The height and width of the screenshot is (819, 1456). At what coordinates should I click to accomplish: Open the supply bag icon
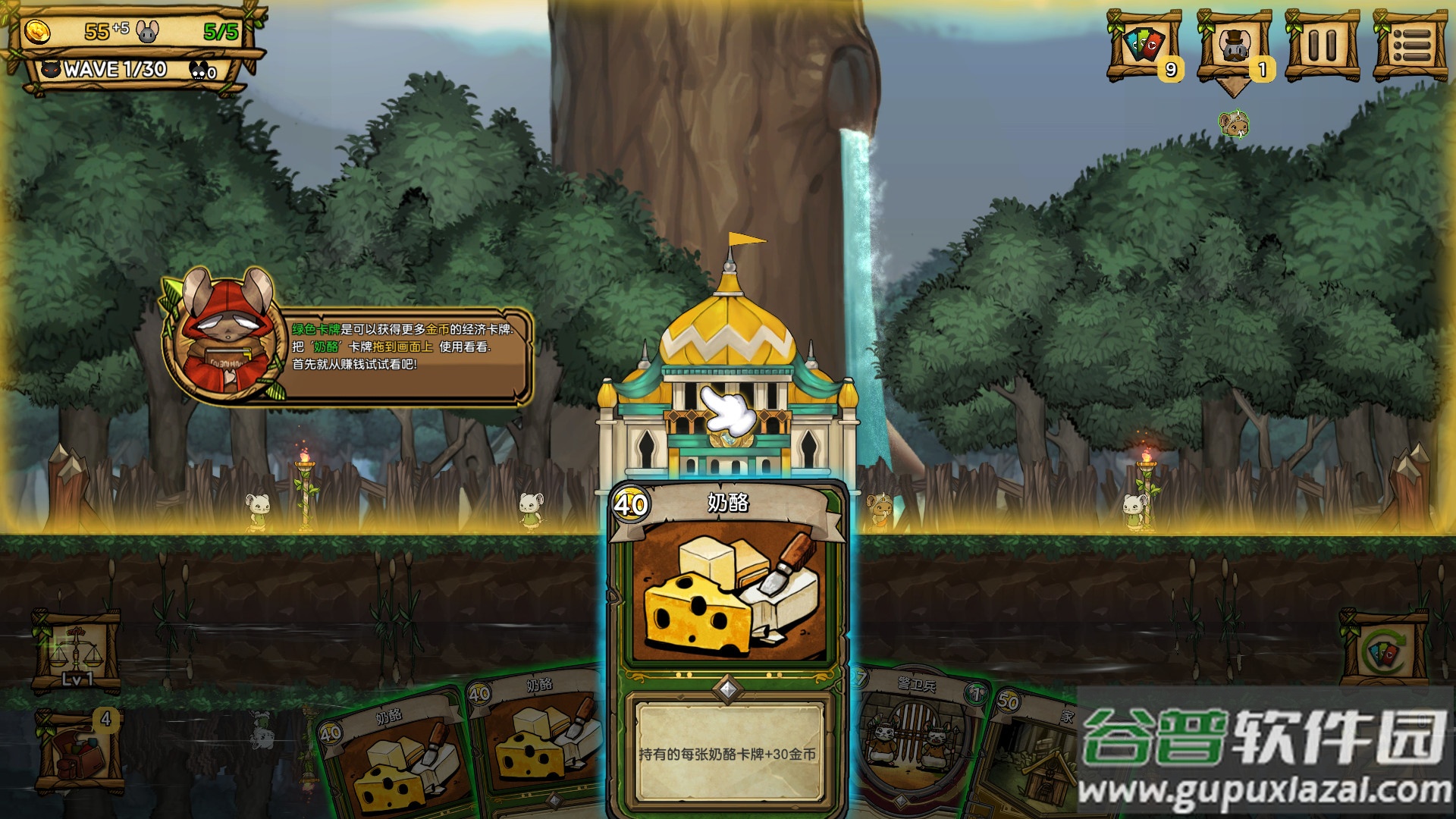[x=79, y=751]
